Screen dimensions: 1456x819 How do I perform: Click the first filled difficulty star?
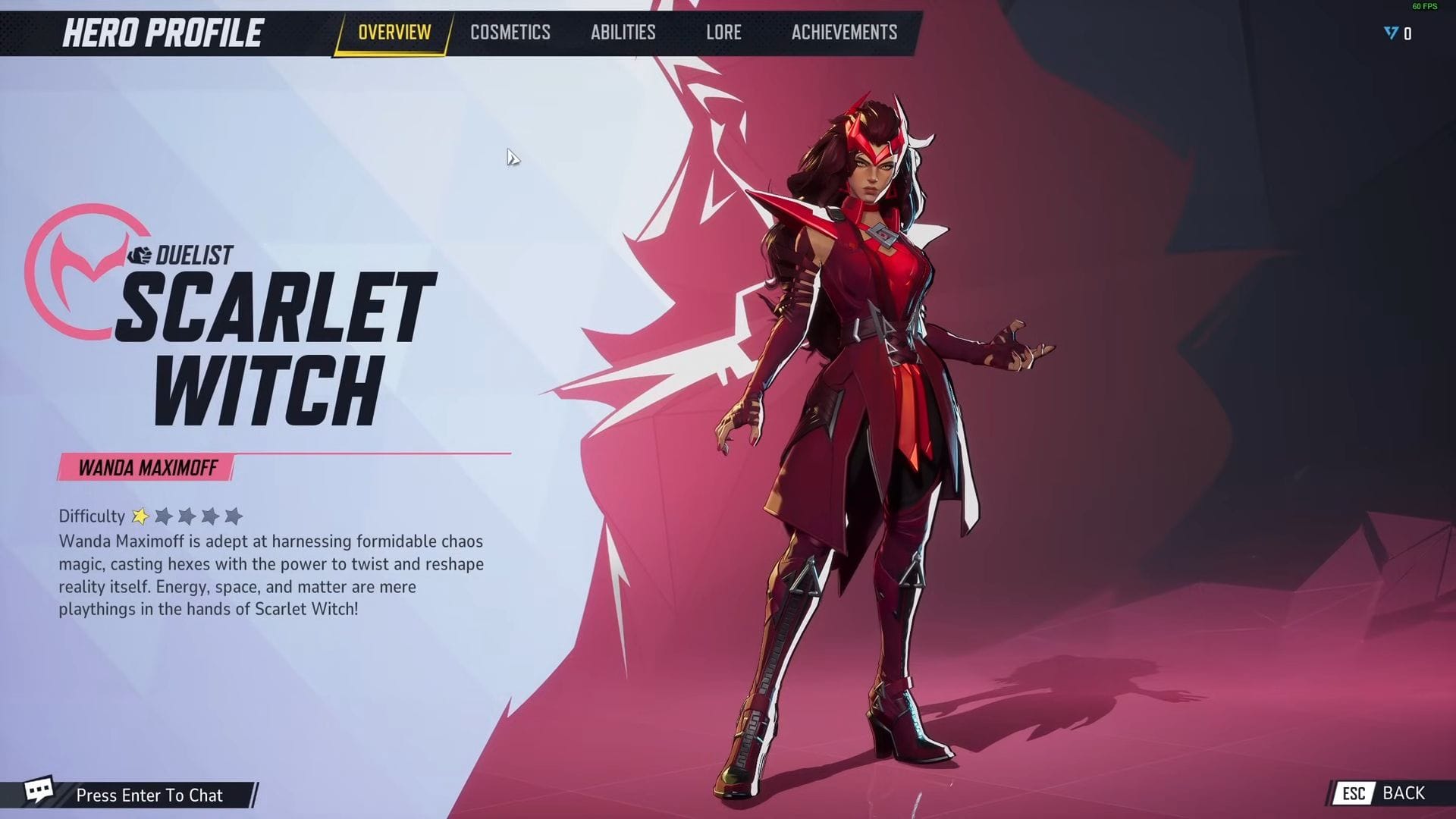point(141,516)
